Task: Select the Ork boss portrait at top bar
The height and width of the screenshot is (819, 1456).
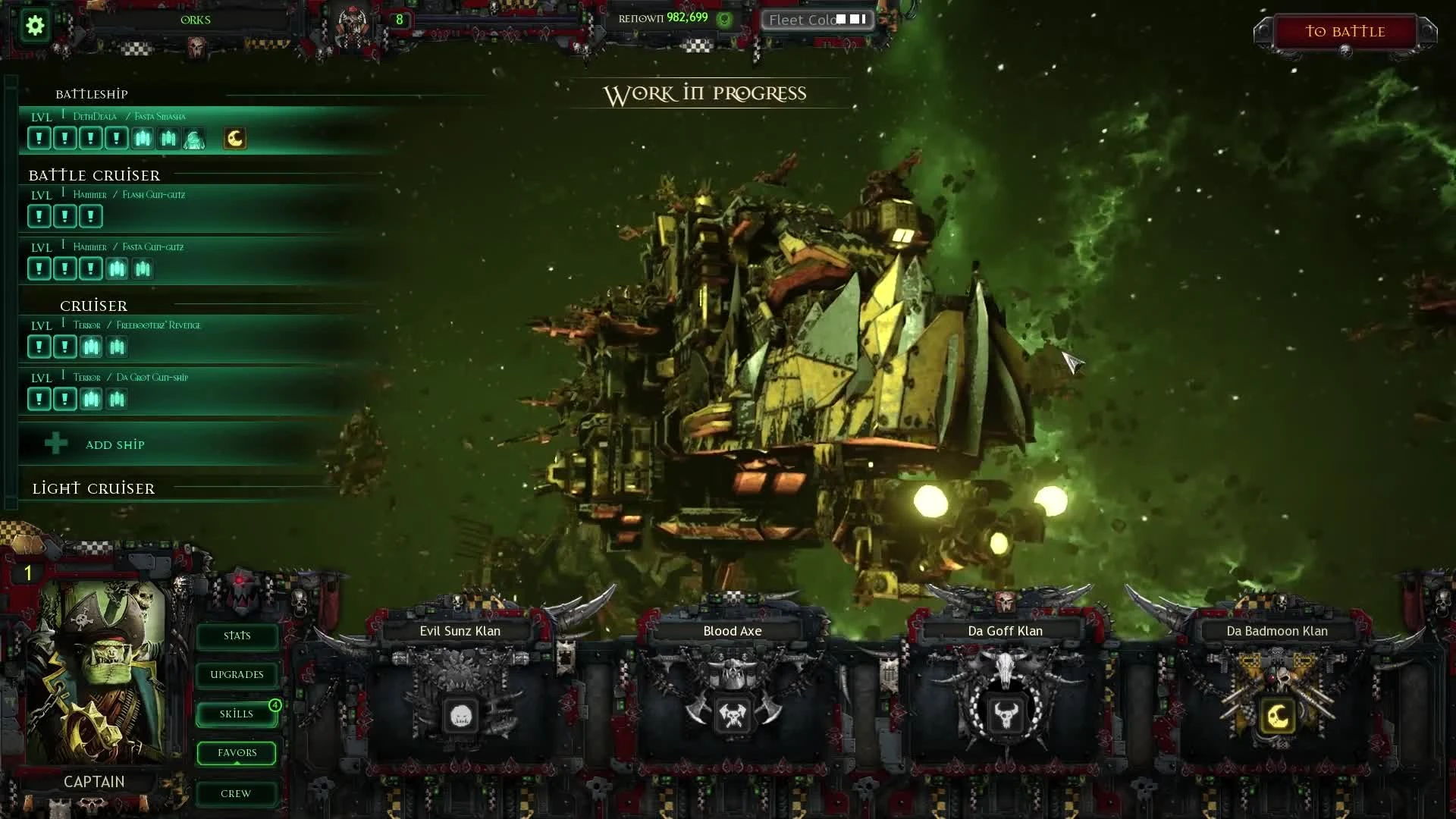Action: pos(350,20)
